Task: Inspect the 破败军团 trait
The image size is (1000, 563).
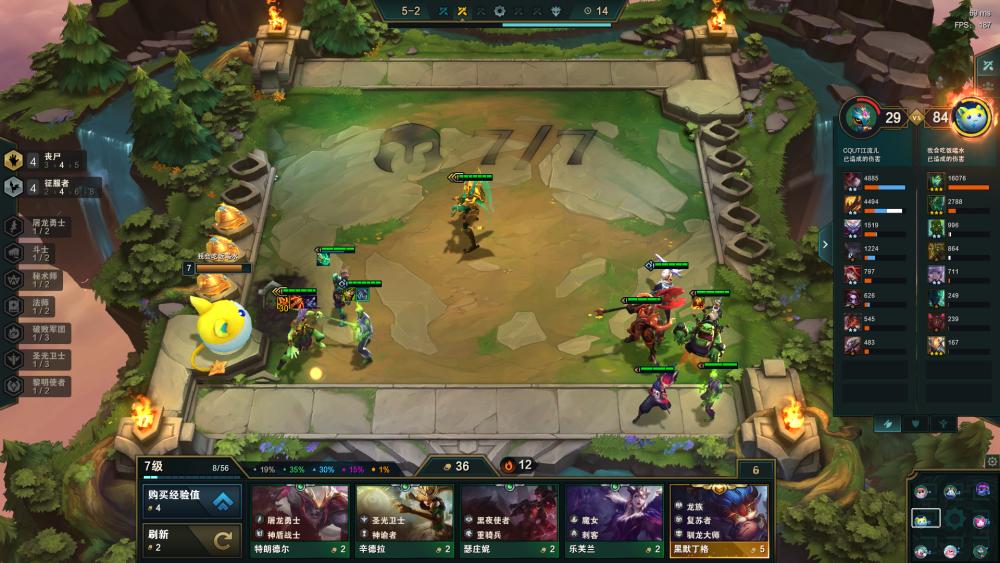Action: (x=40, y=333)
